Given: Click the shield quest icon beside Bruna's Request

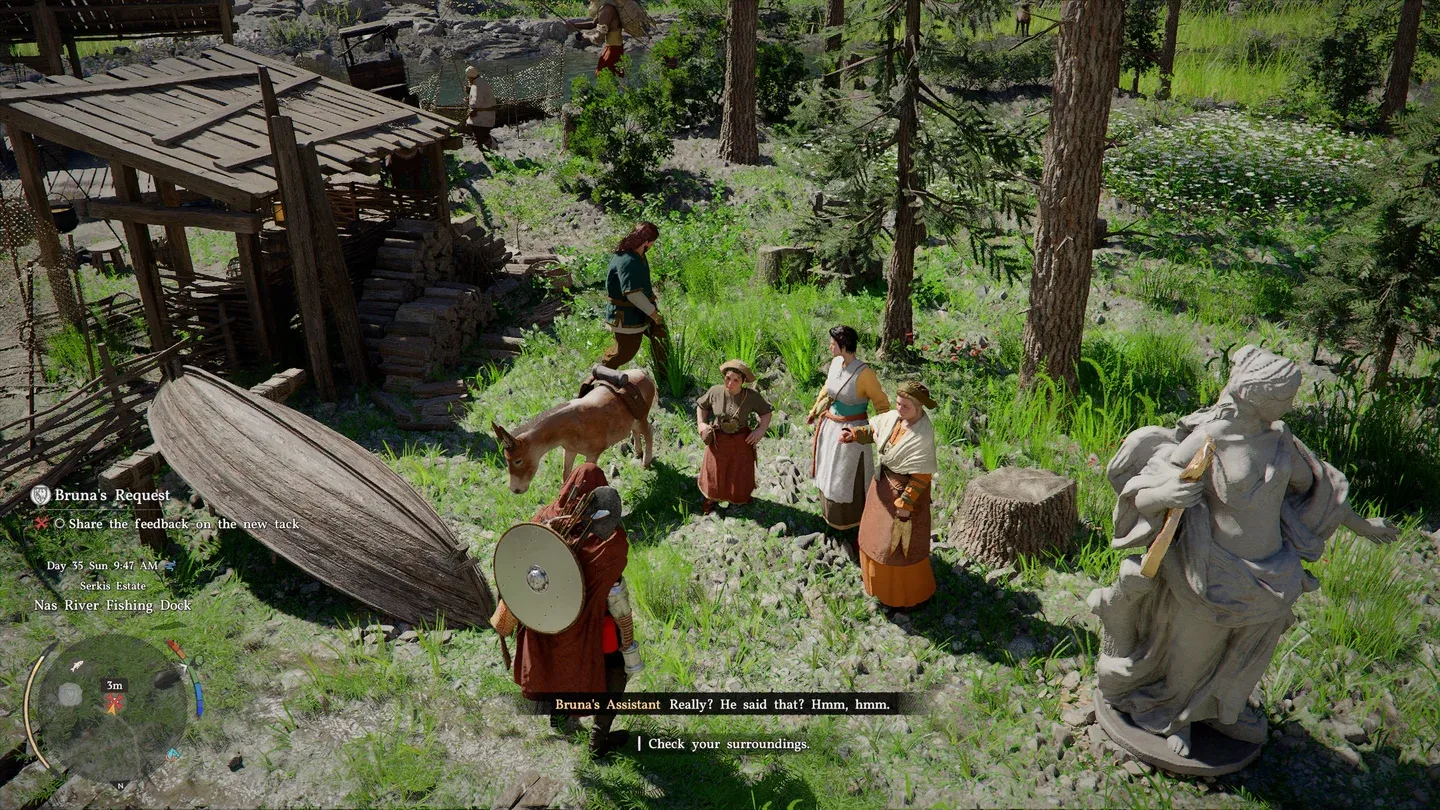Looking at the screenshot, I should (40, 495).
